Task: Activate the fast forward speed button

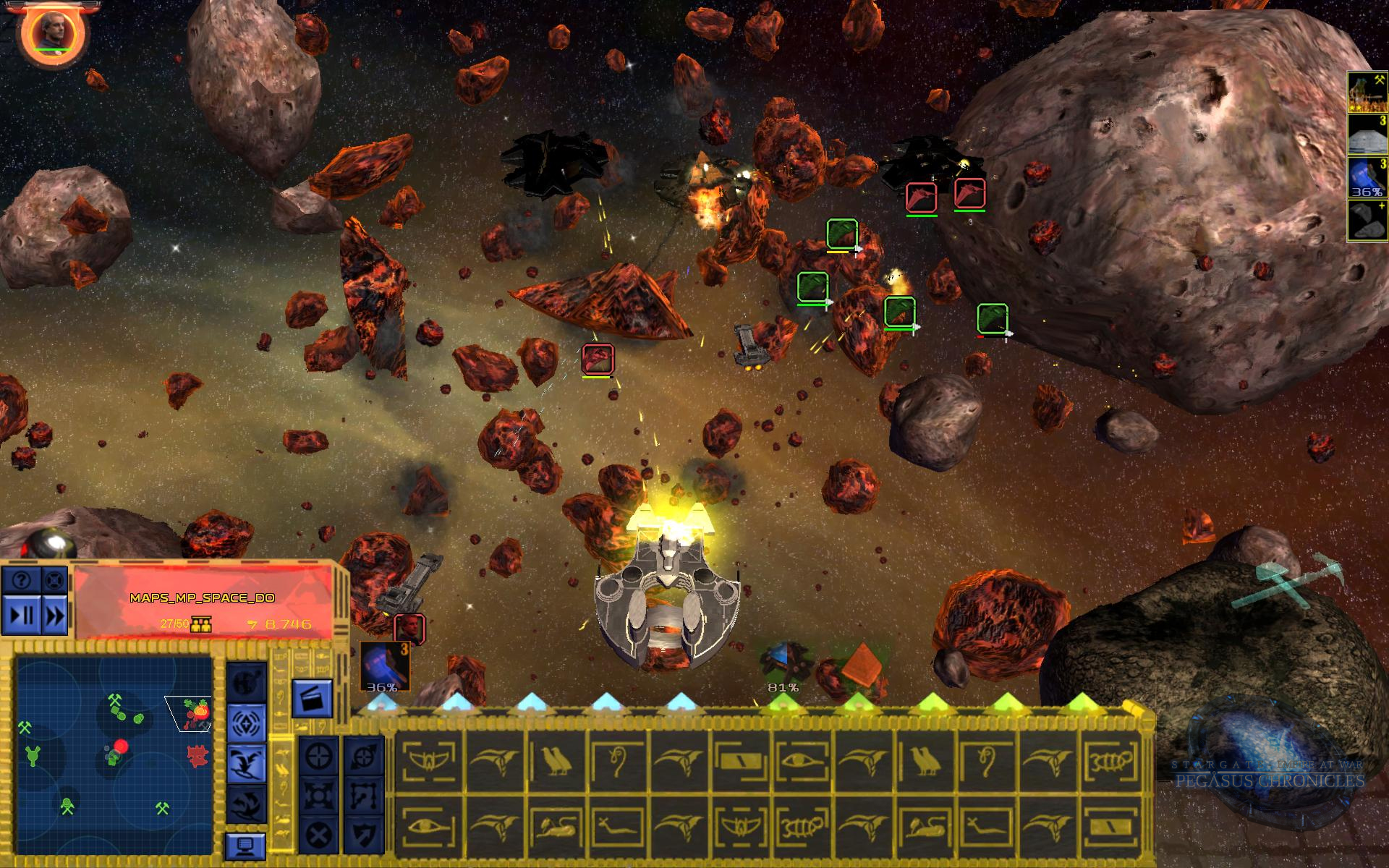Action: coord(54,616)
